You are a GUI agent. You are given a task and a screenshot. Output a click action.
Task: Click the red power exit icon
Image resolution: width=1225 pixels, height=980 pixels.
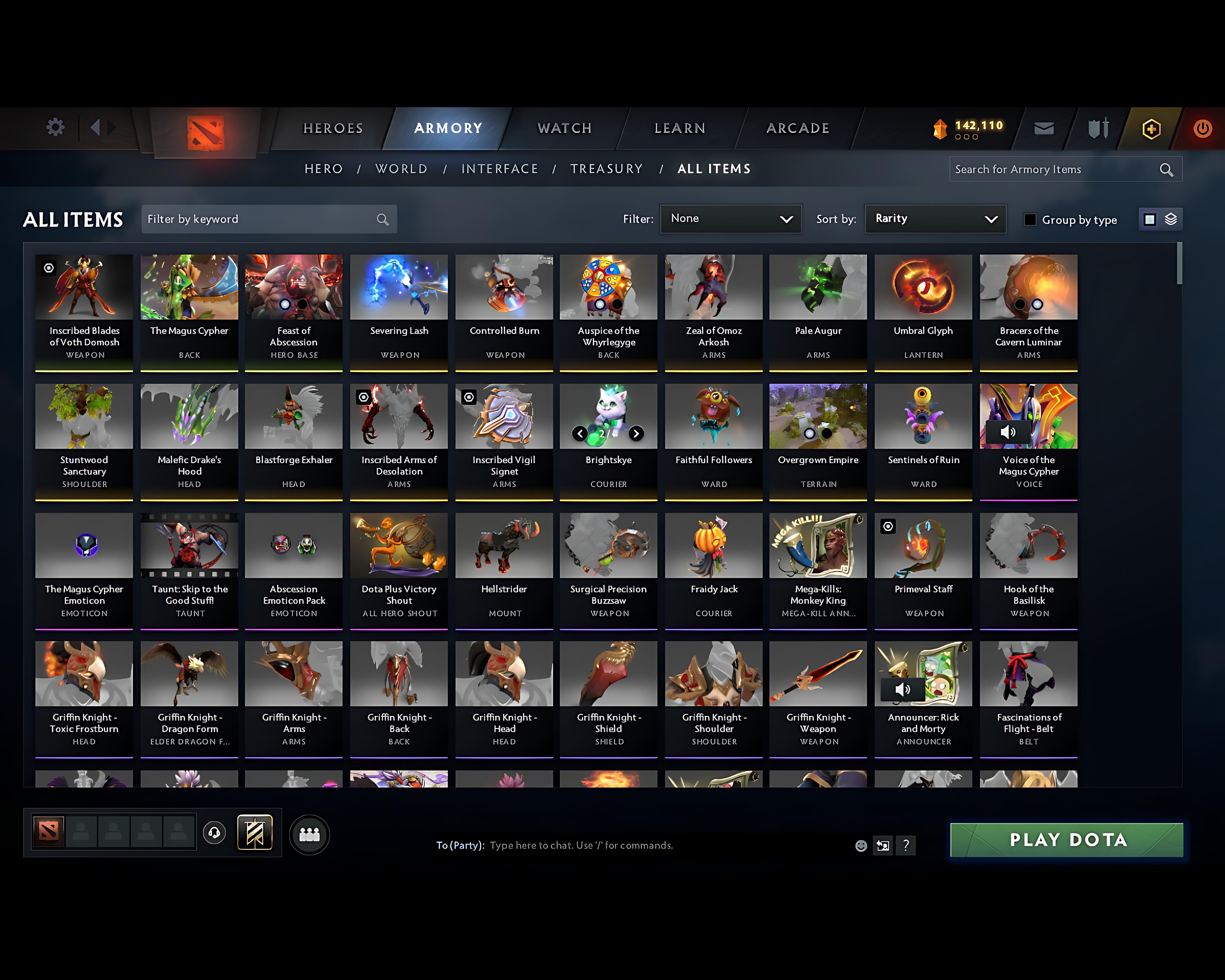click(x=1203, y=128)
